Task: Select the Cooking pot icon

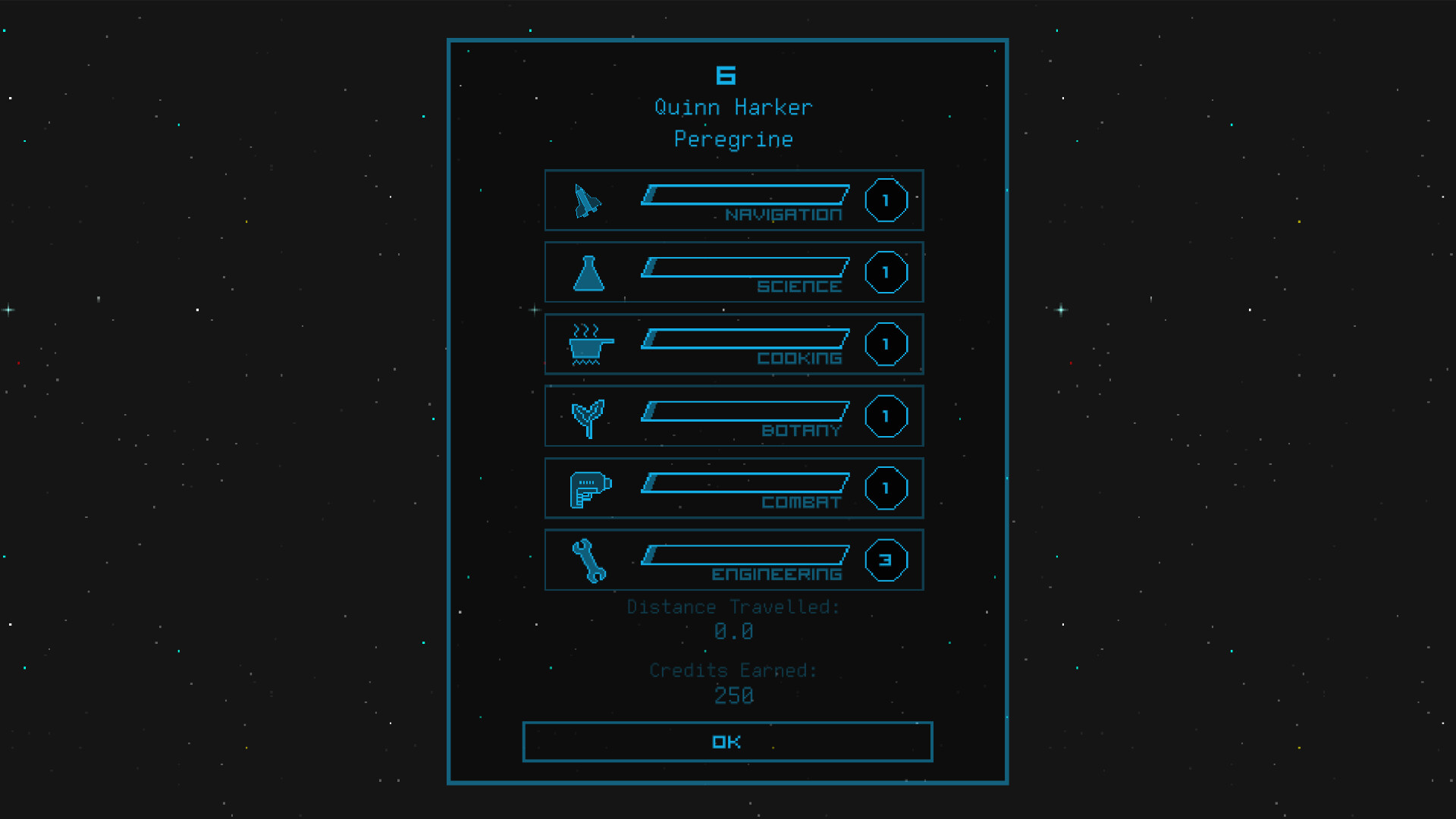Action: [588, 344]
